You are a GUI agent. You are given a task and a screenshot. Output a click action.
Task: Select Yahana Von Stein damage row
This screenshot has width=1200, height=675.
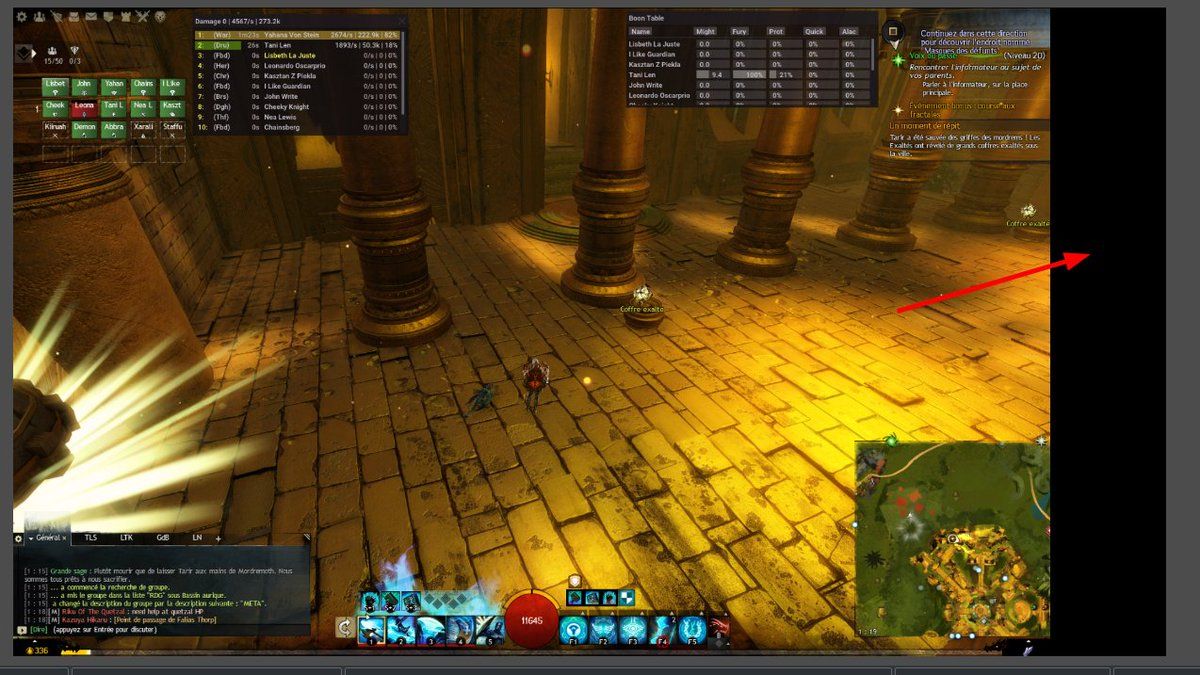pyautogui.click(x=300, y=35)
